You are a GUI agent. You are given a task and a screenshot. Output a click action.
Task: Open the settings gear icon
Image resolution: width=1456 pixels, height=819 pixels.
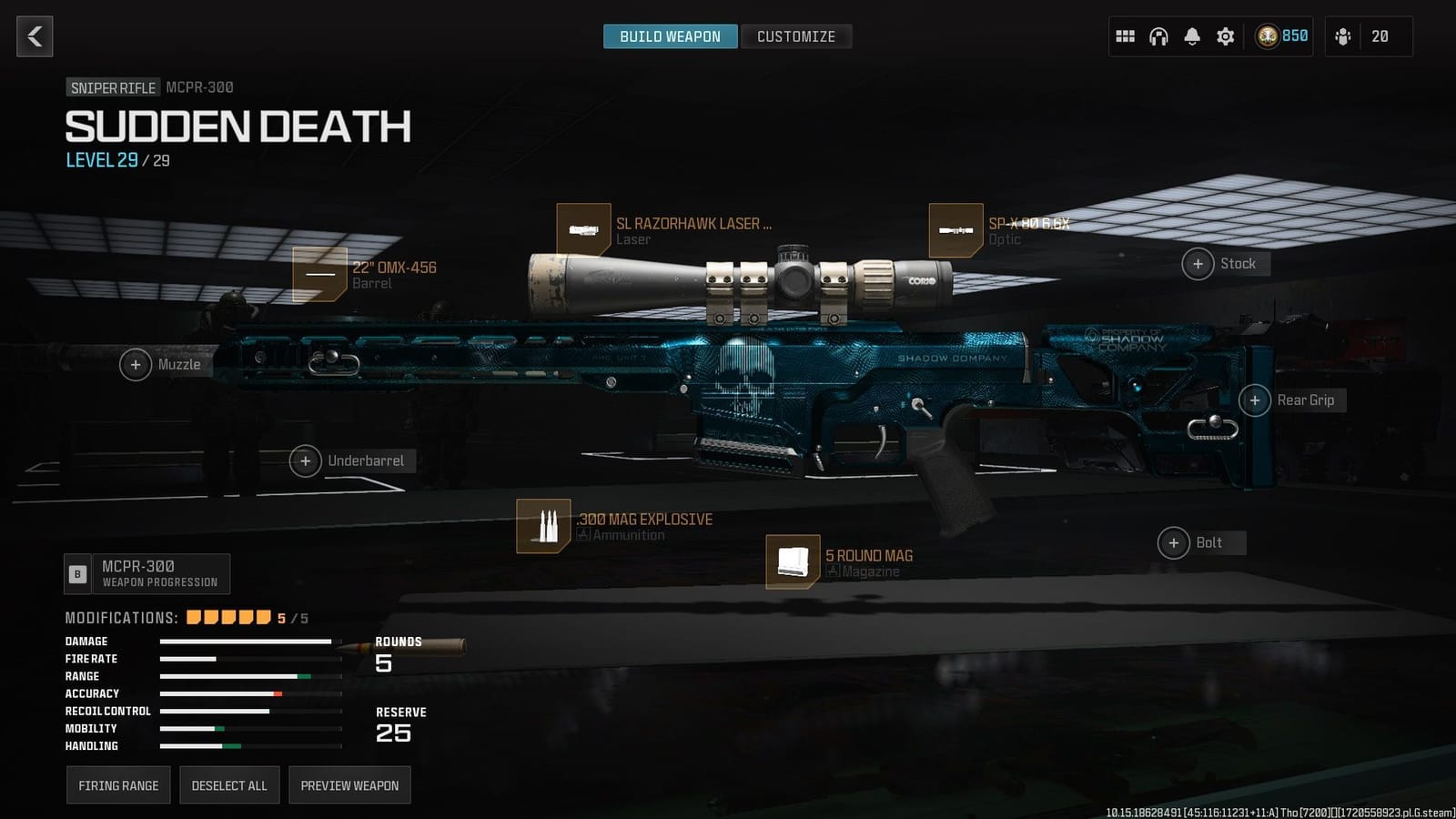(1224, 36)
